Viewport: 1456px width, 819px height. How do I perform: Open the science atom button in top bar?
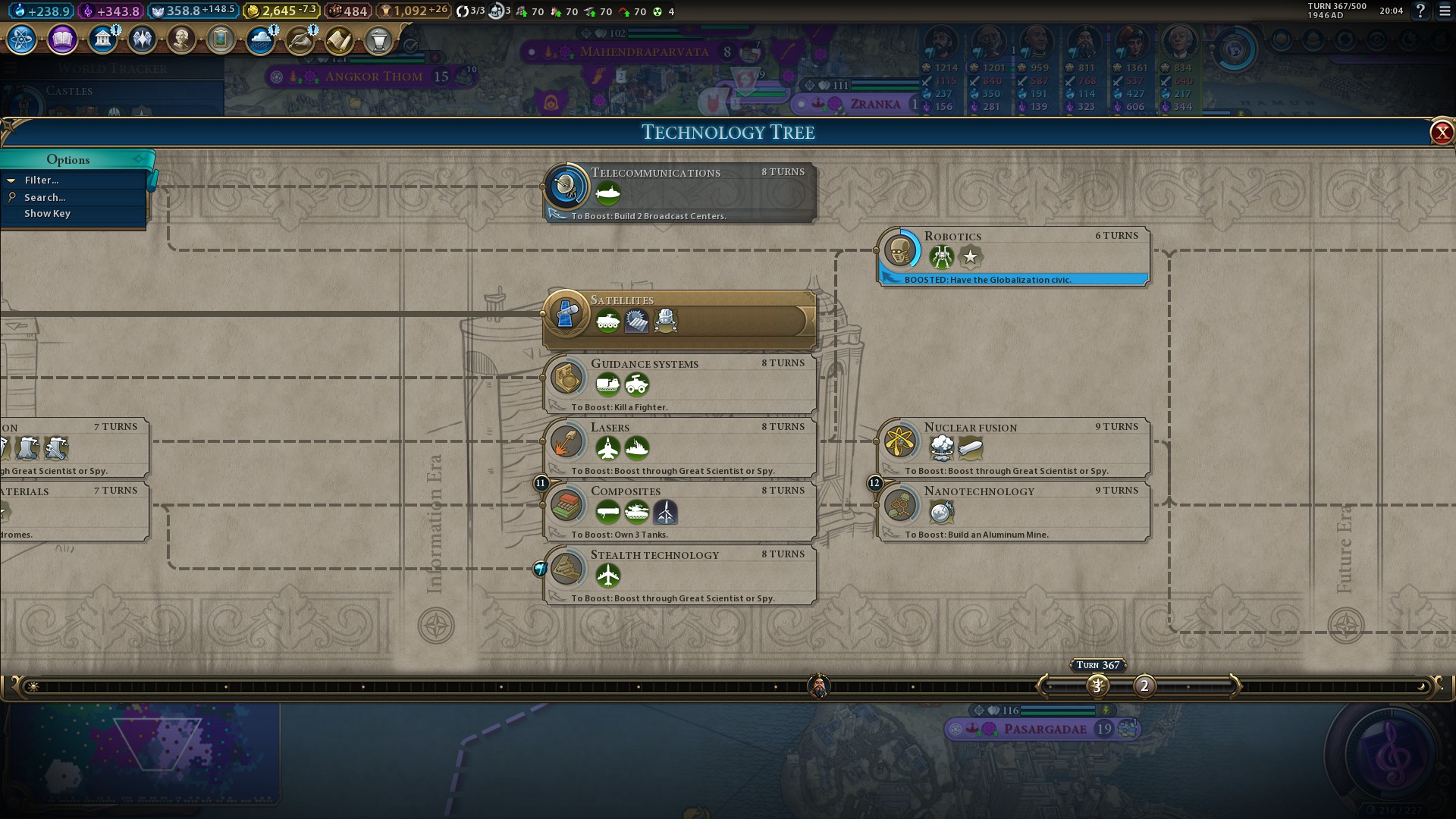[22, 39]
